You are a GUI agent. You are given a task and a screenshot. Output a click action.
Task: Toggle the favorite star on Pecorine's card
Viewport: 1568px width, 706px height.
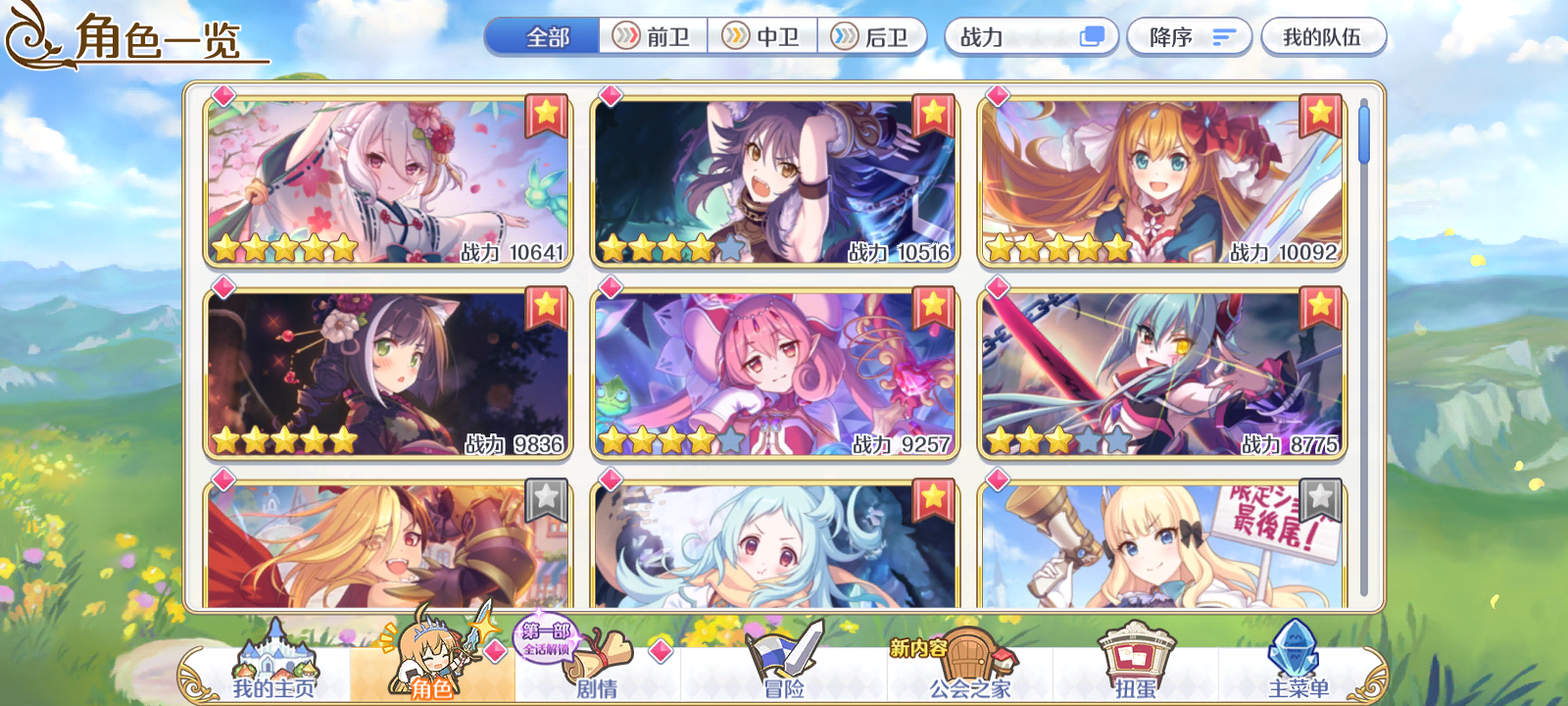pyautogui.click(x=1321, y=114)
